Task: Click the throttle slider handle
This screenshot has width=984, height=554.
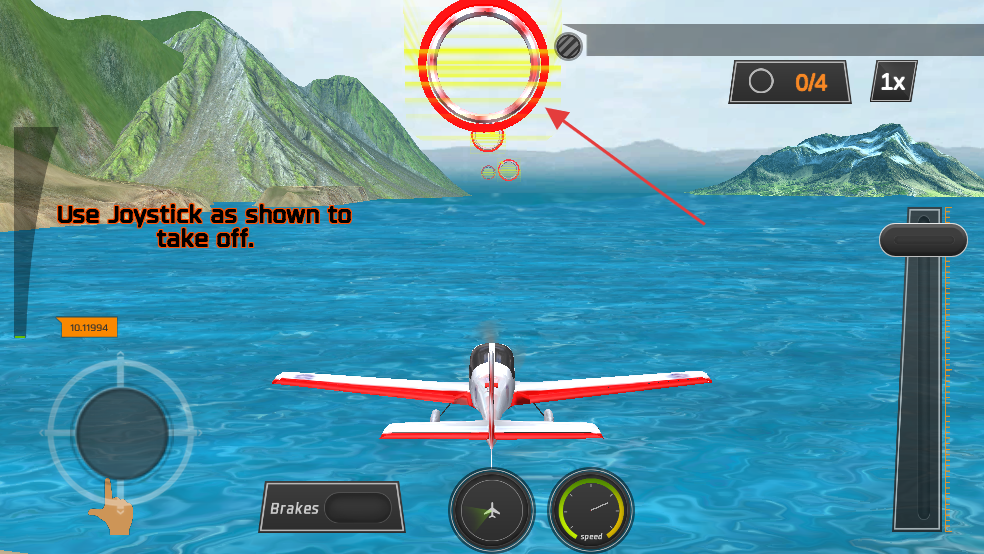Action: pos(923,240)
